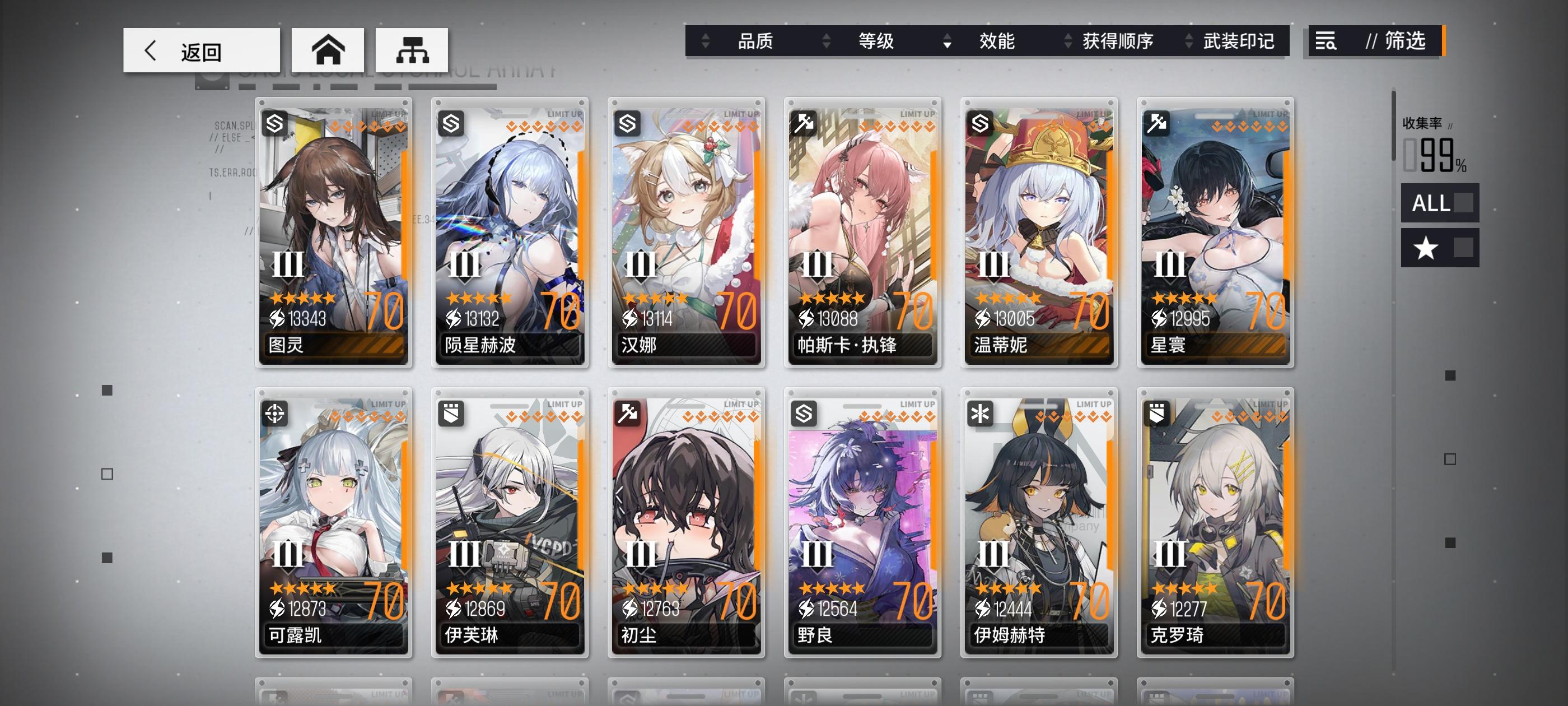The width and height of the screenshot is (1568, 706).
Task: Click the sort arrows beside 品质
Action: [705, 41]
